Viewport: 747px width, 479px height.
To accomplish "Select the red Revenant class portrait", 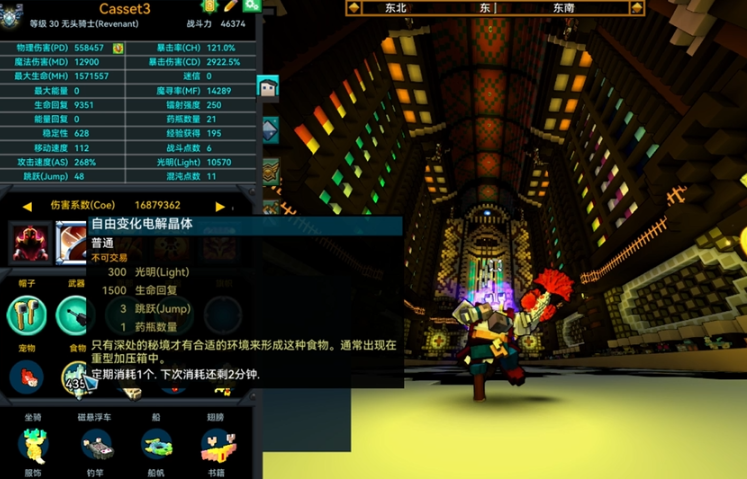I will click(29, 243).
